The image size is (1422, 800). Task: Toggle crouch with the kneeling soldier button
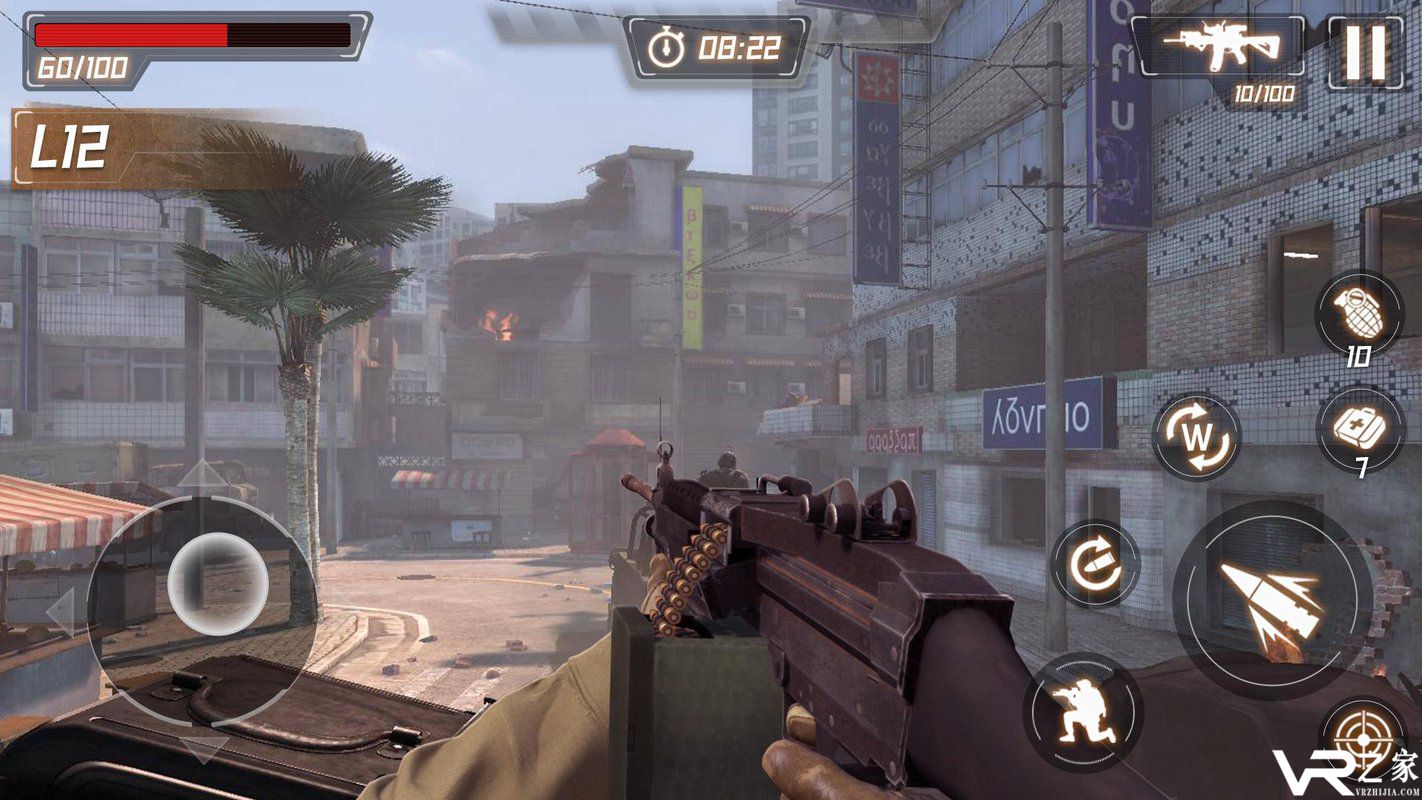tap(1083, 713)
